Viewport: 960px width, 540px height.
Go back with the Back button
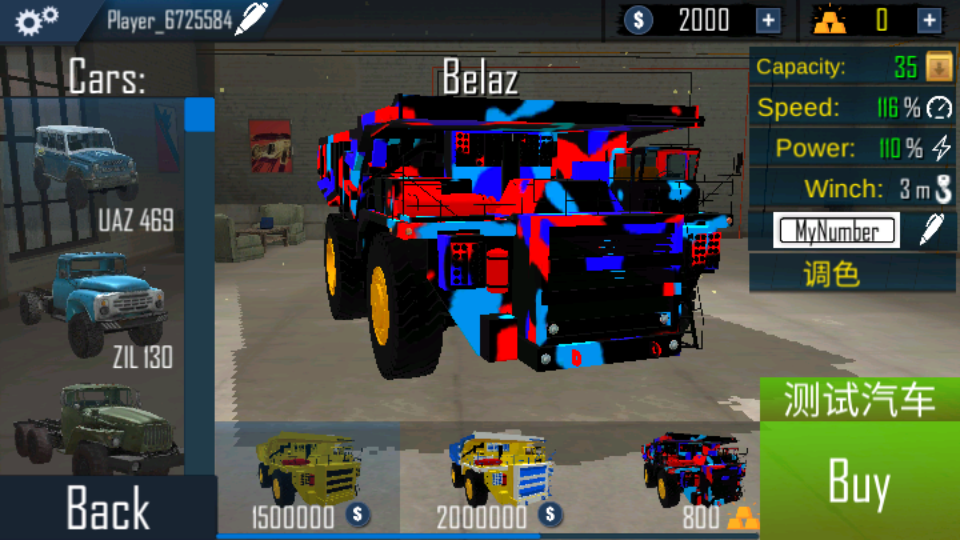point(107,507)
